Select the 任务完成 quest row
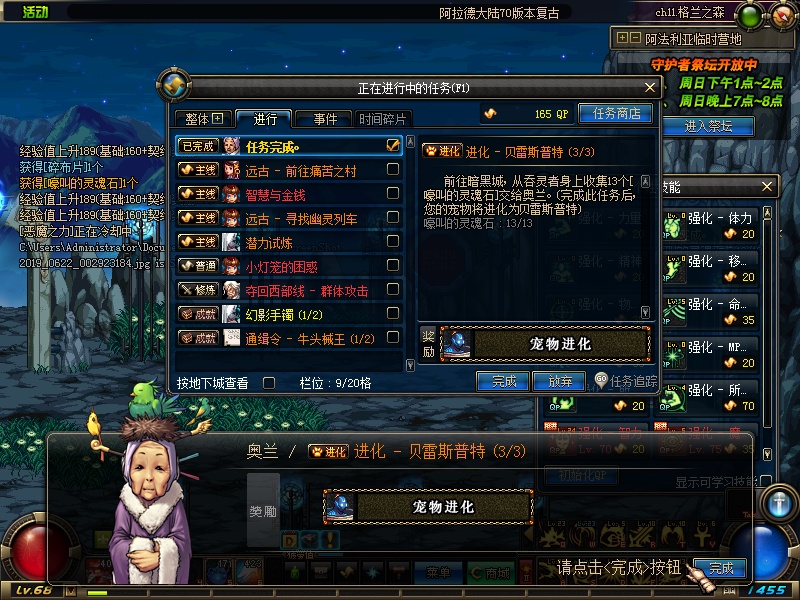The image size is (800, 600). (x=290, y=146)
